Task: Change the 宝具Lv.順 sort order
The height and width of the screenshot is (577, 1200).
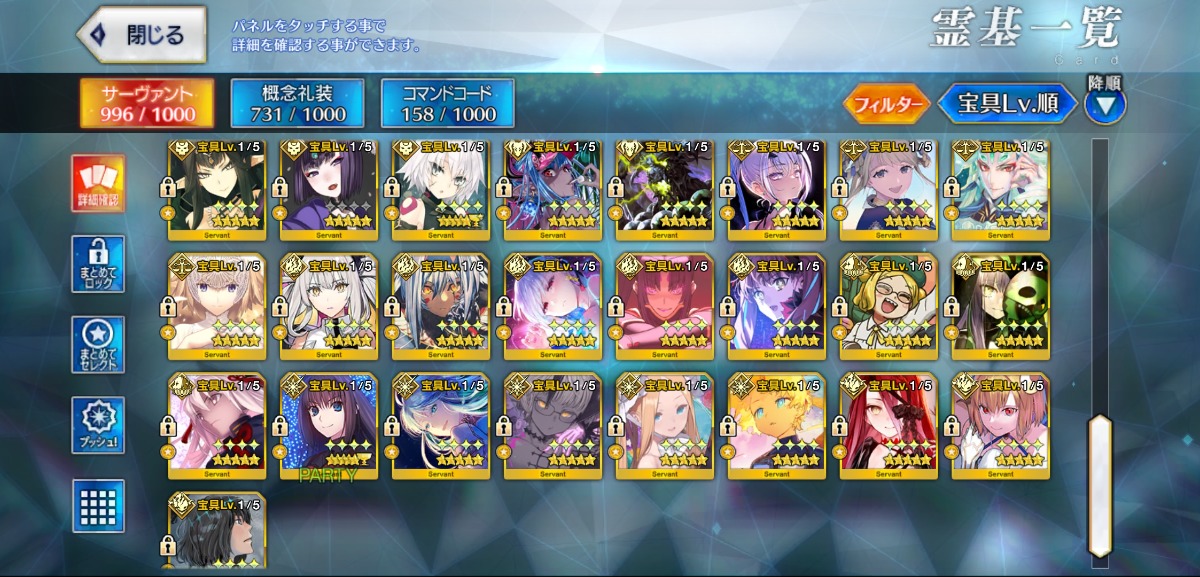Action: [1007, 103]
